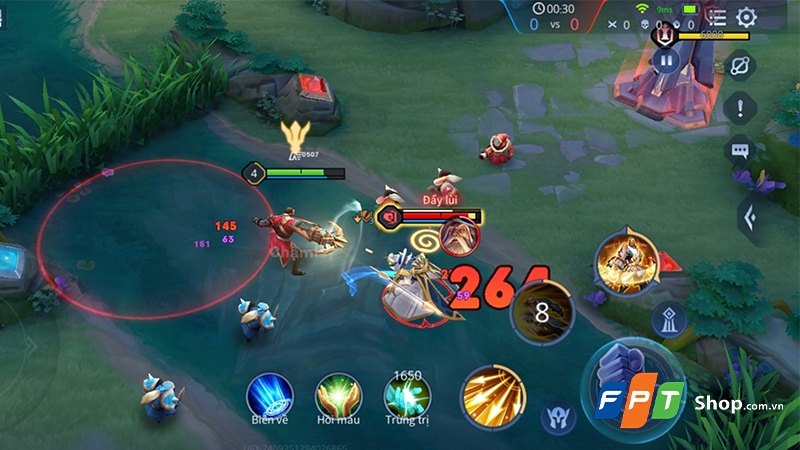The height and width of the screenshot is (450, 800).
Task: Cast the Trừng trị spell
Action: click(x=407, y=395)
